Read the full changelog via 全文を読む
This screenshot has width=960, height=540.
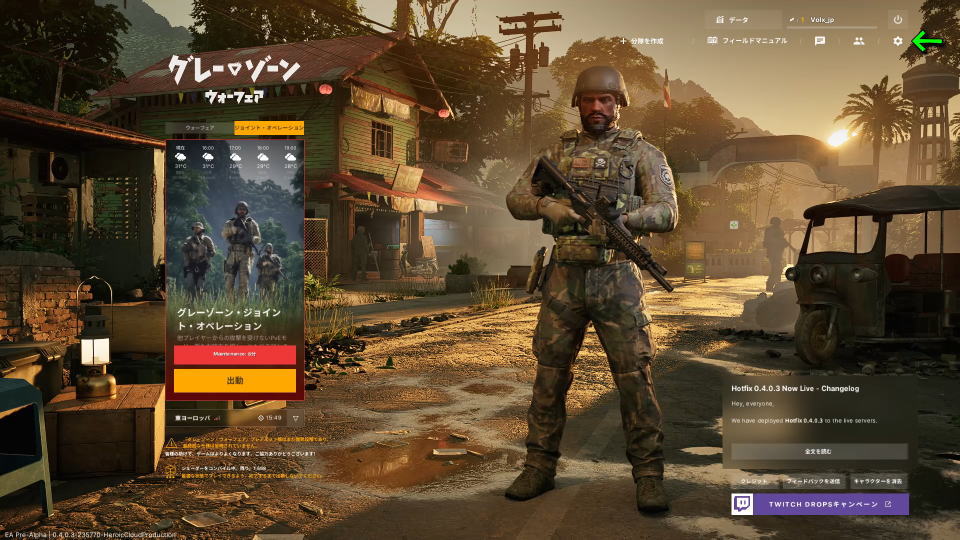(x=818, y=451)
